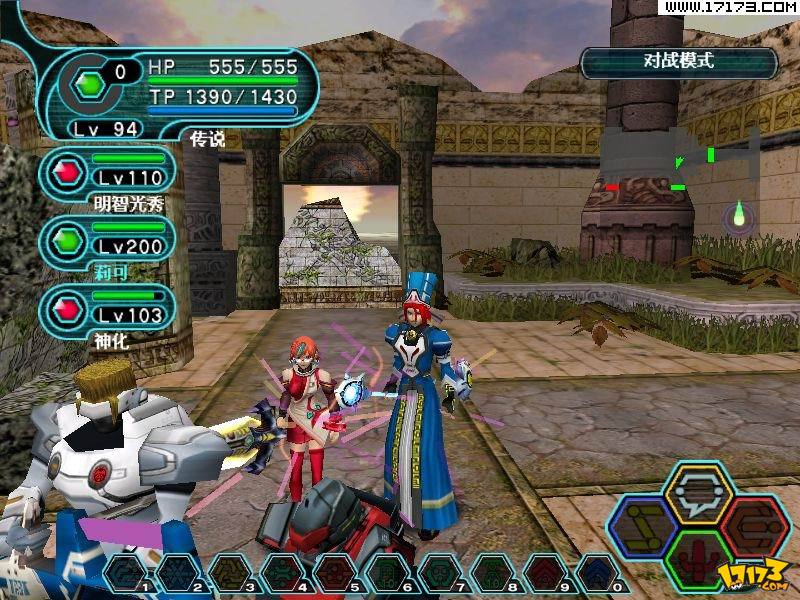Select party member 神化 at Lv103

click(108, 309)
